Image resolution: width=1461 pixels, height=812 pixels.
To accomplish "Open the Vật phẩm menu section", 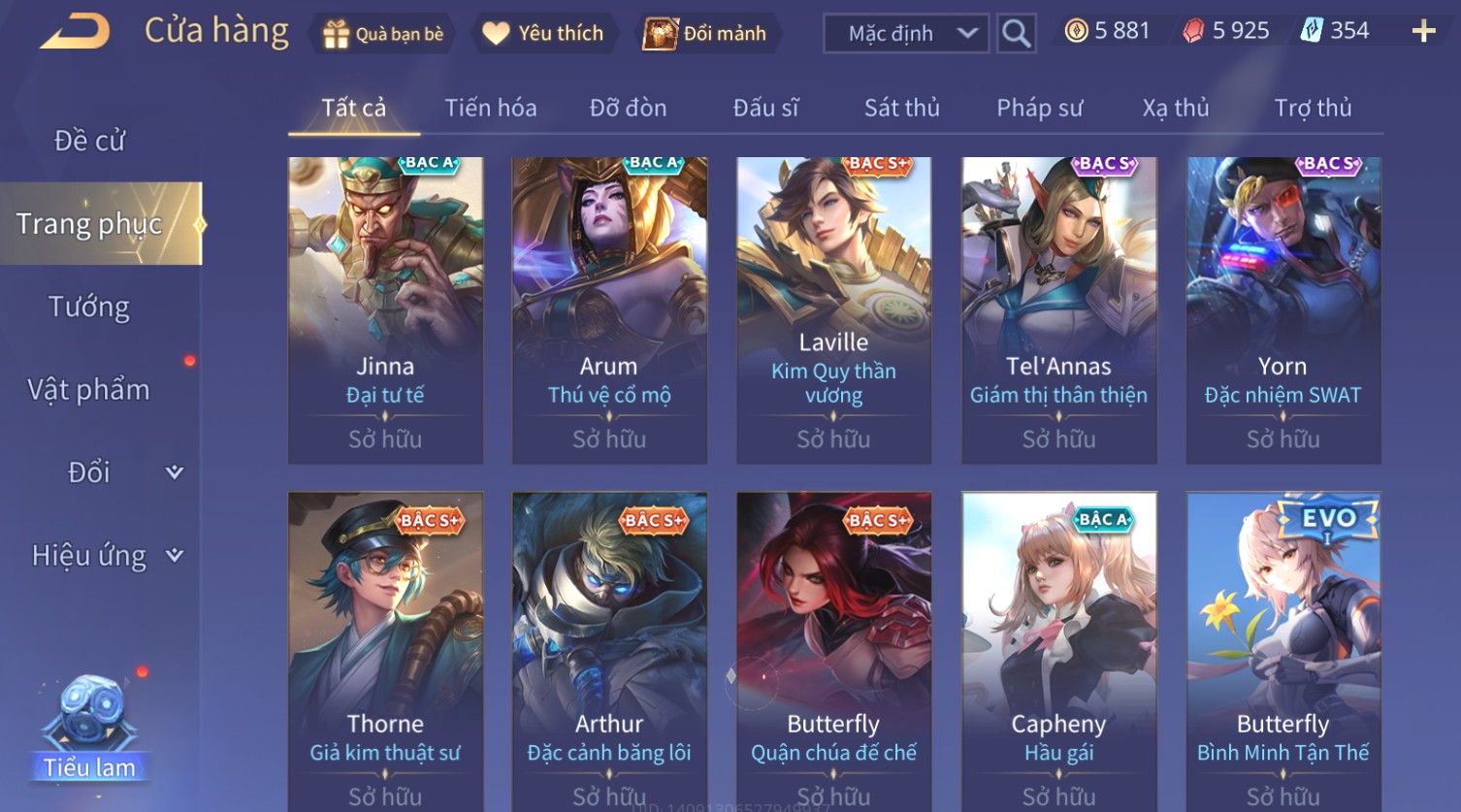I will click(x=89, y=390).
